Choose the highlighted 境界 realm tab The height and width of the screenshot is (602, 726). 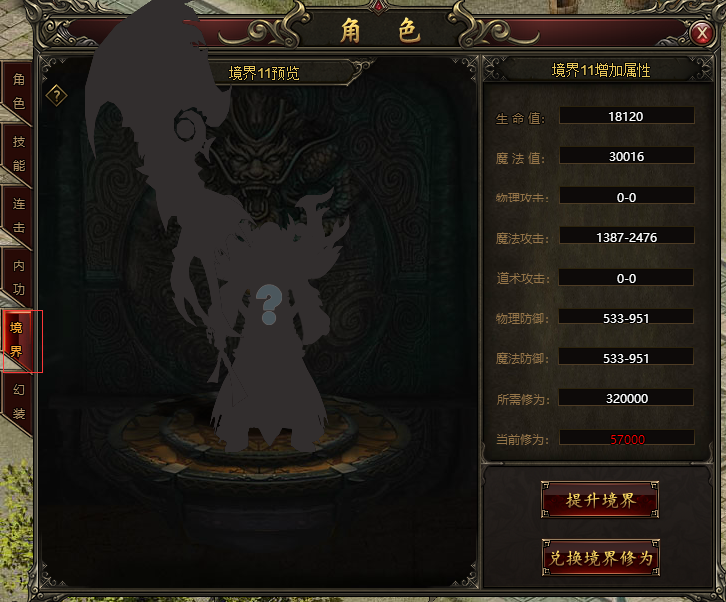[x=18, y=340]
